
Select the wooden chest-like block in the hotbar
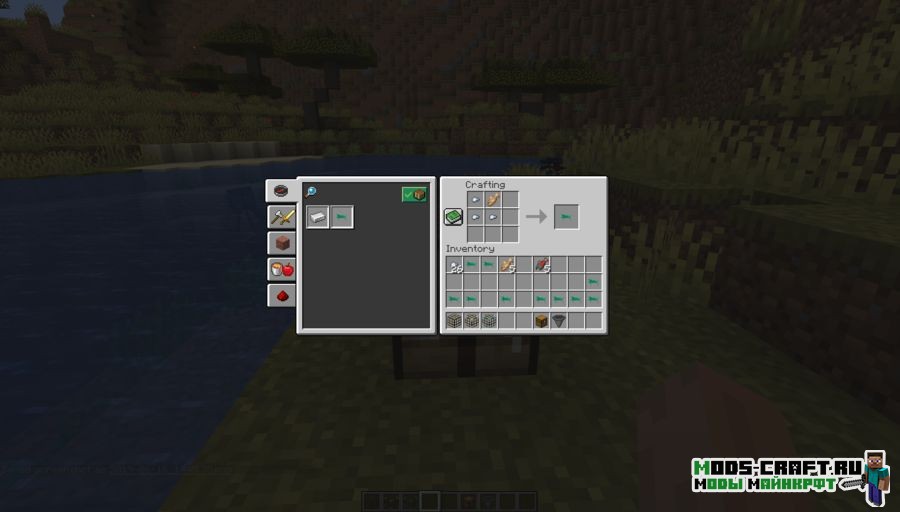[541, 321]
